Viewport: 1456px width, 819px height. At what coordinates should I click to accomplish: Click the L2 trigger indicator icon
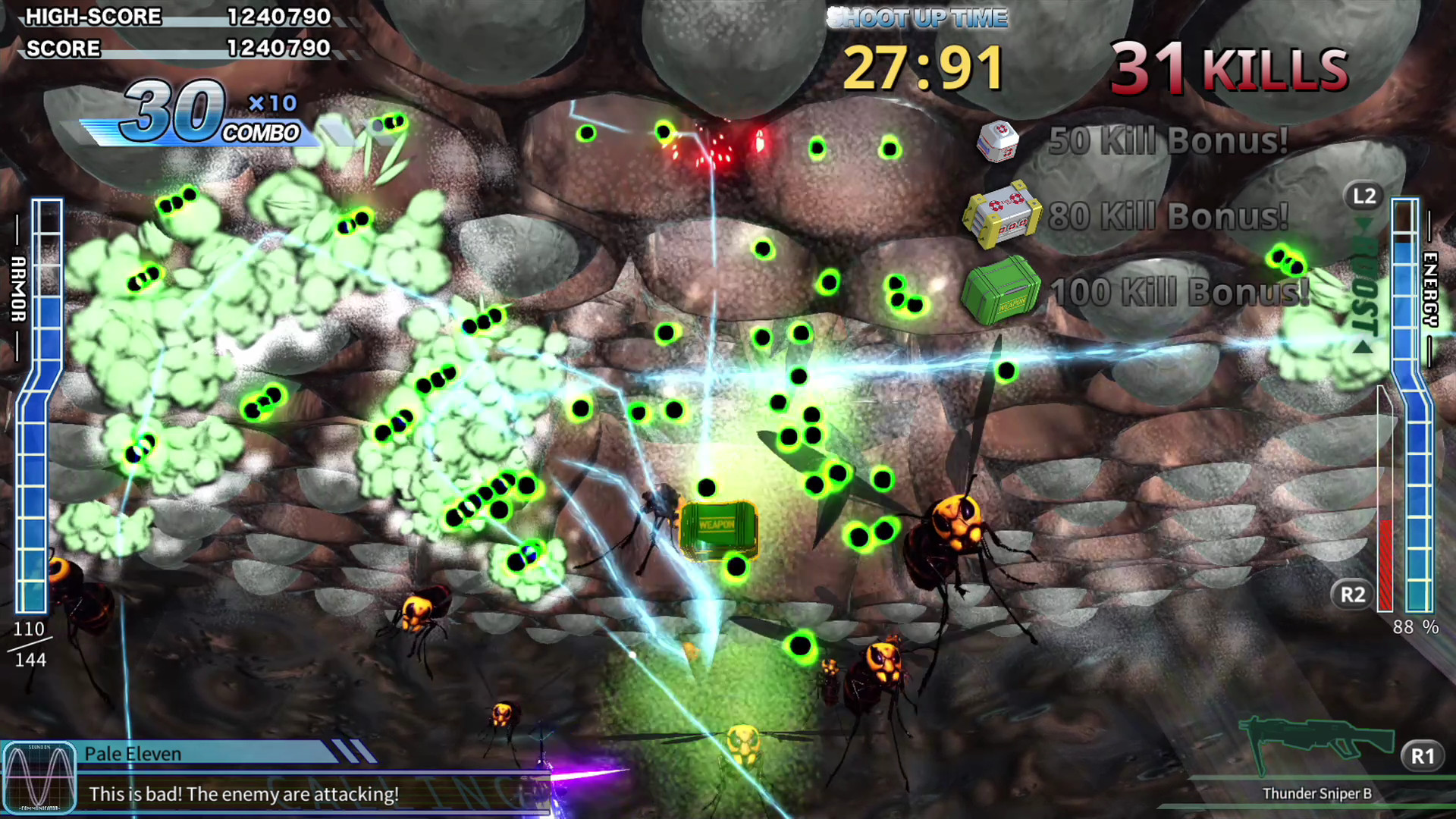[1364, 196]
